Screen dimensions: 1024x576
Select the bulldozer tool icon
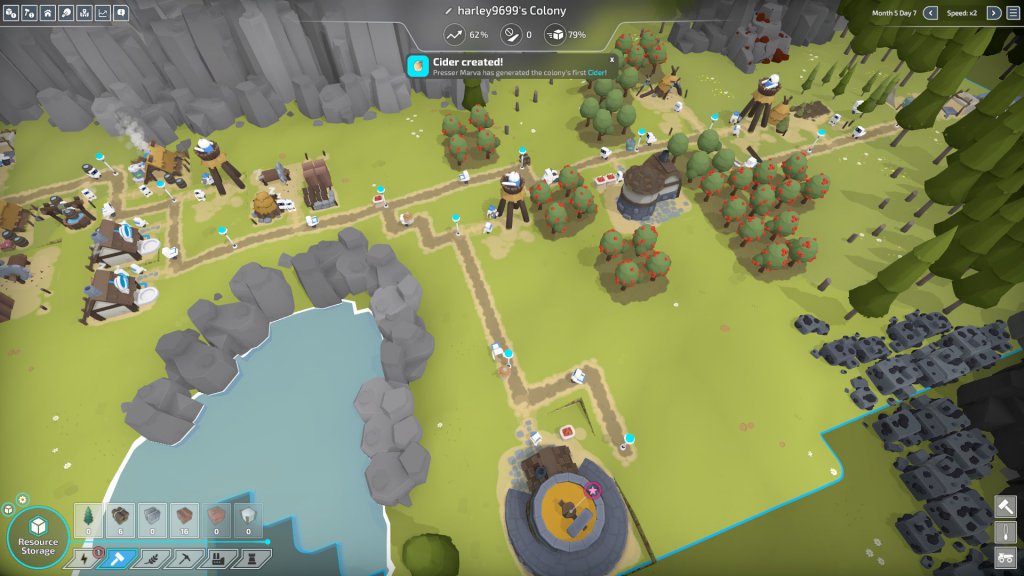[x=1006, y=557]
